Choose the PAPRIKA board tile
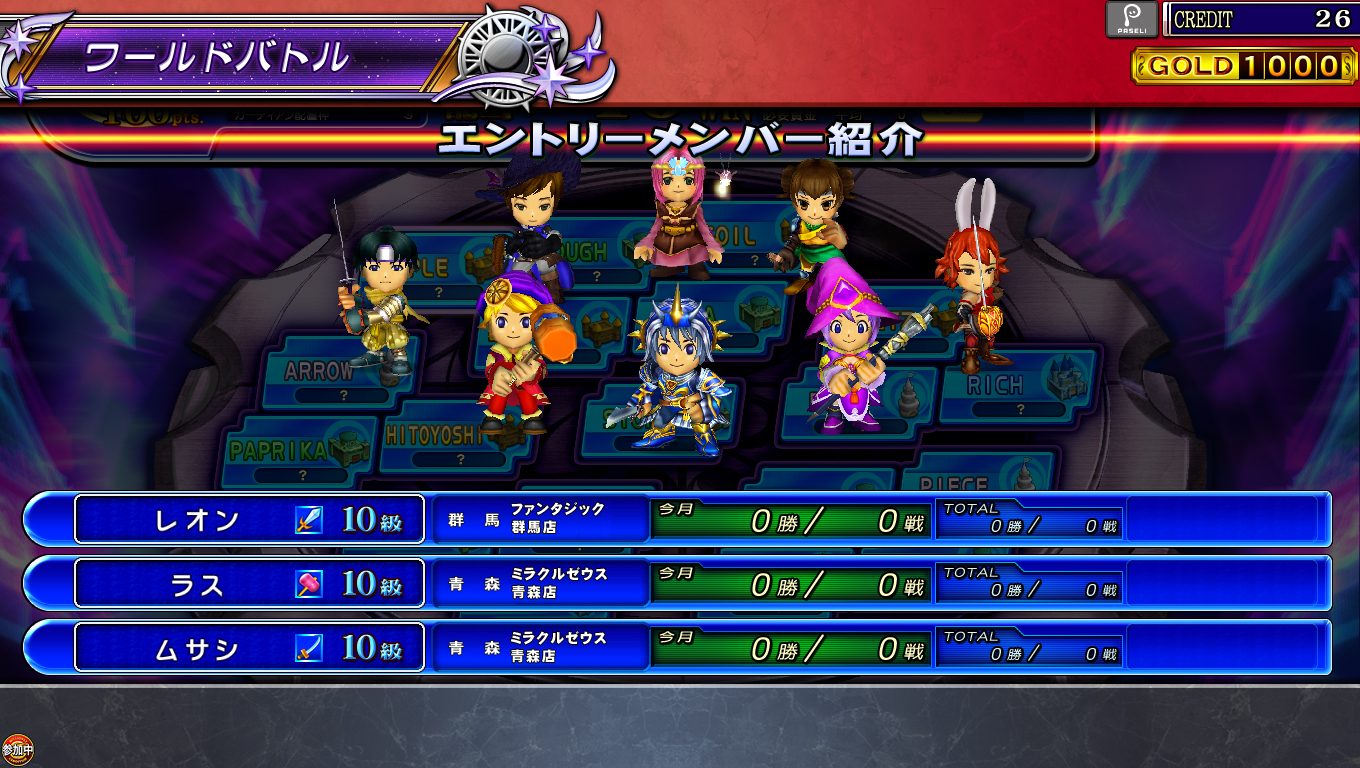This screenshot has width=1360, height=768. 280,452
